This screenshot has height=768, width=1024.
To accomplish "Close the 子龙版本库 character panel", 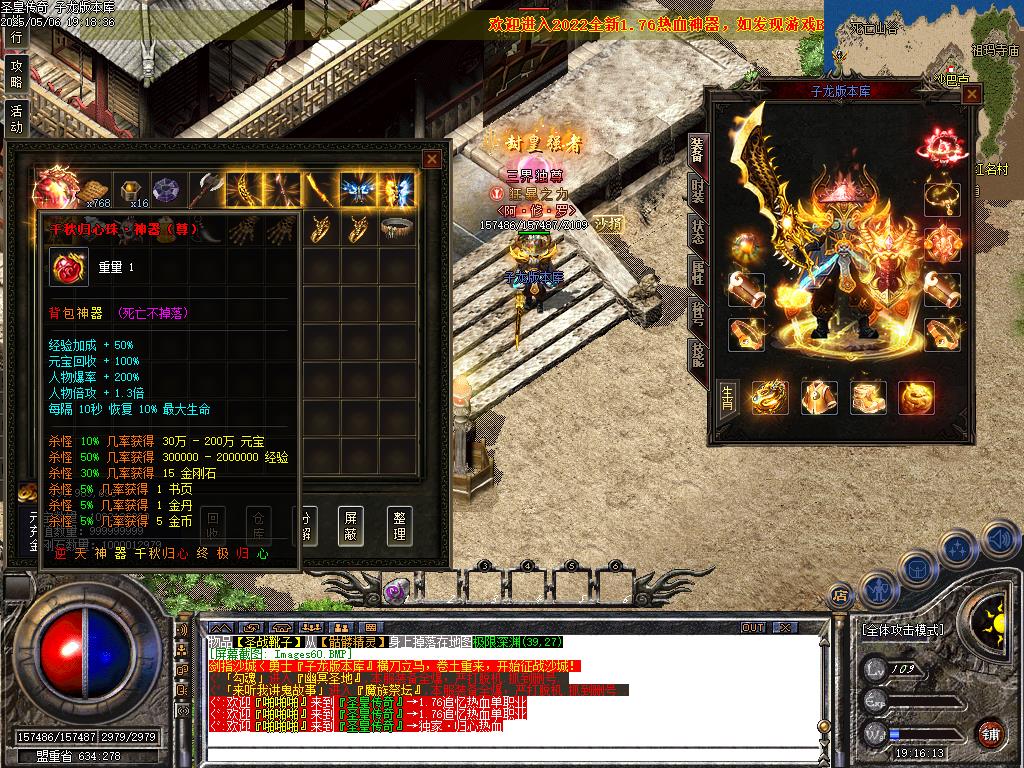I will tap(971, 94).
